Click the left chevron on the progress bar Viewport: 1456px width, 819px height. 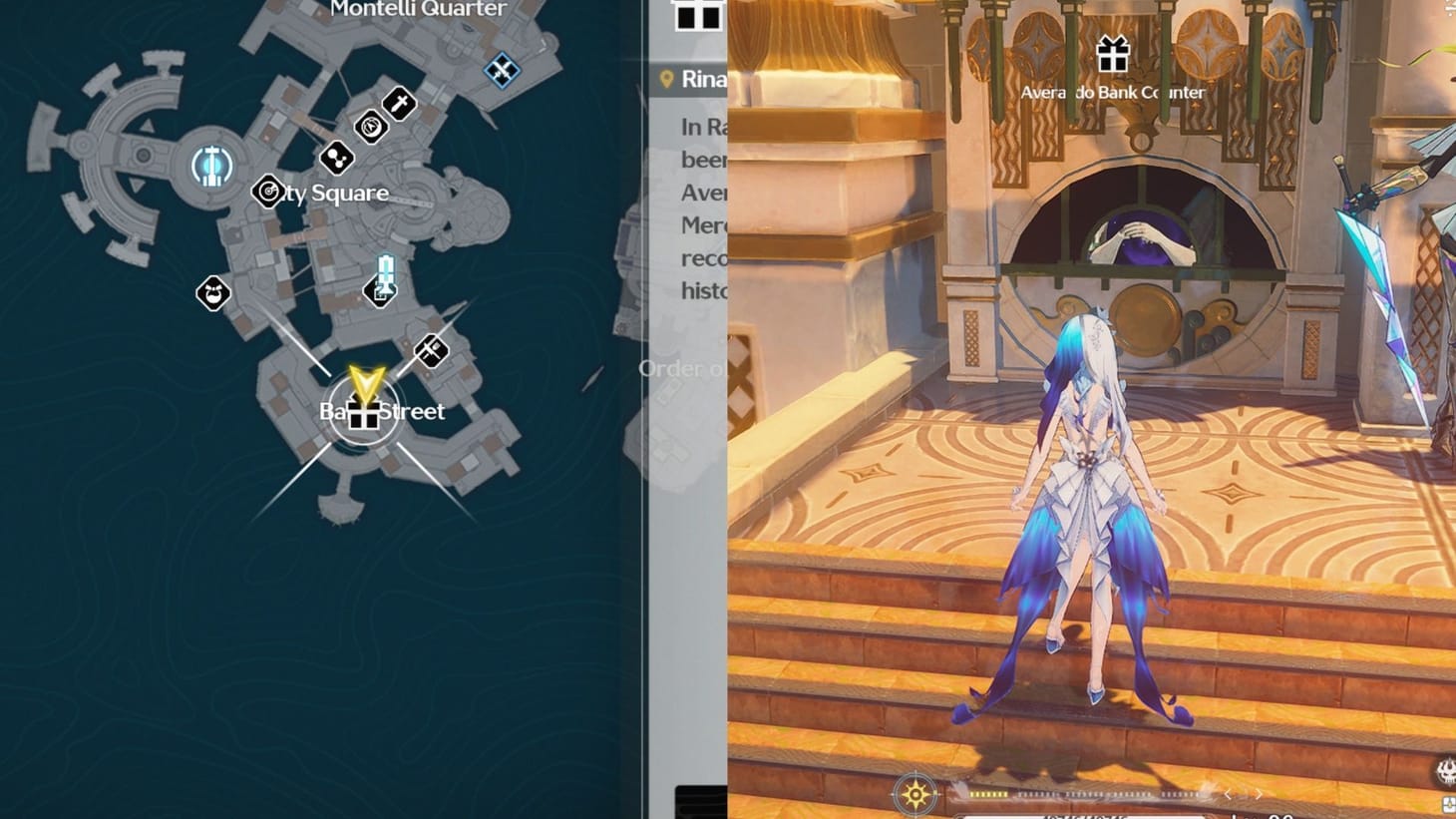(x=1228, y=794)
